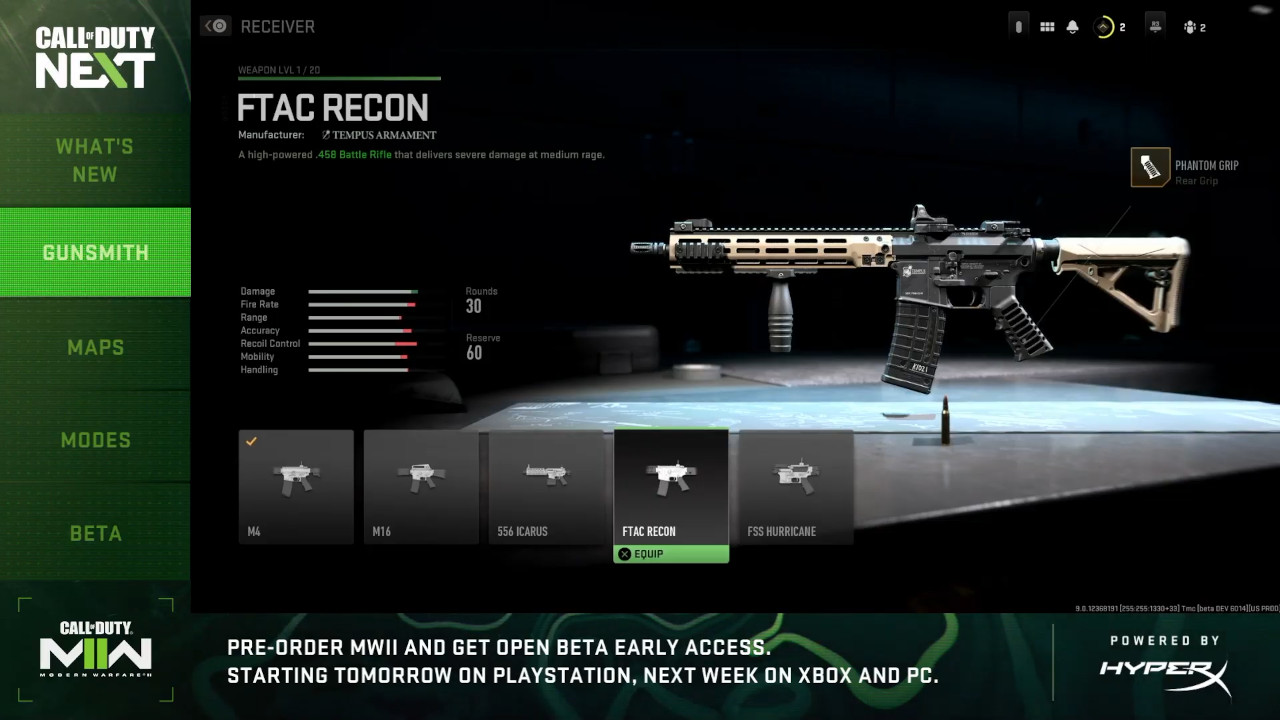The height and width of the screenshot is (720, 1280).
Task: Select the controller icon in top bar
Action: 1018,25
